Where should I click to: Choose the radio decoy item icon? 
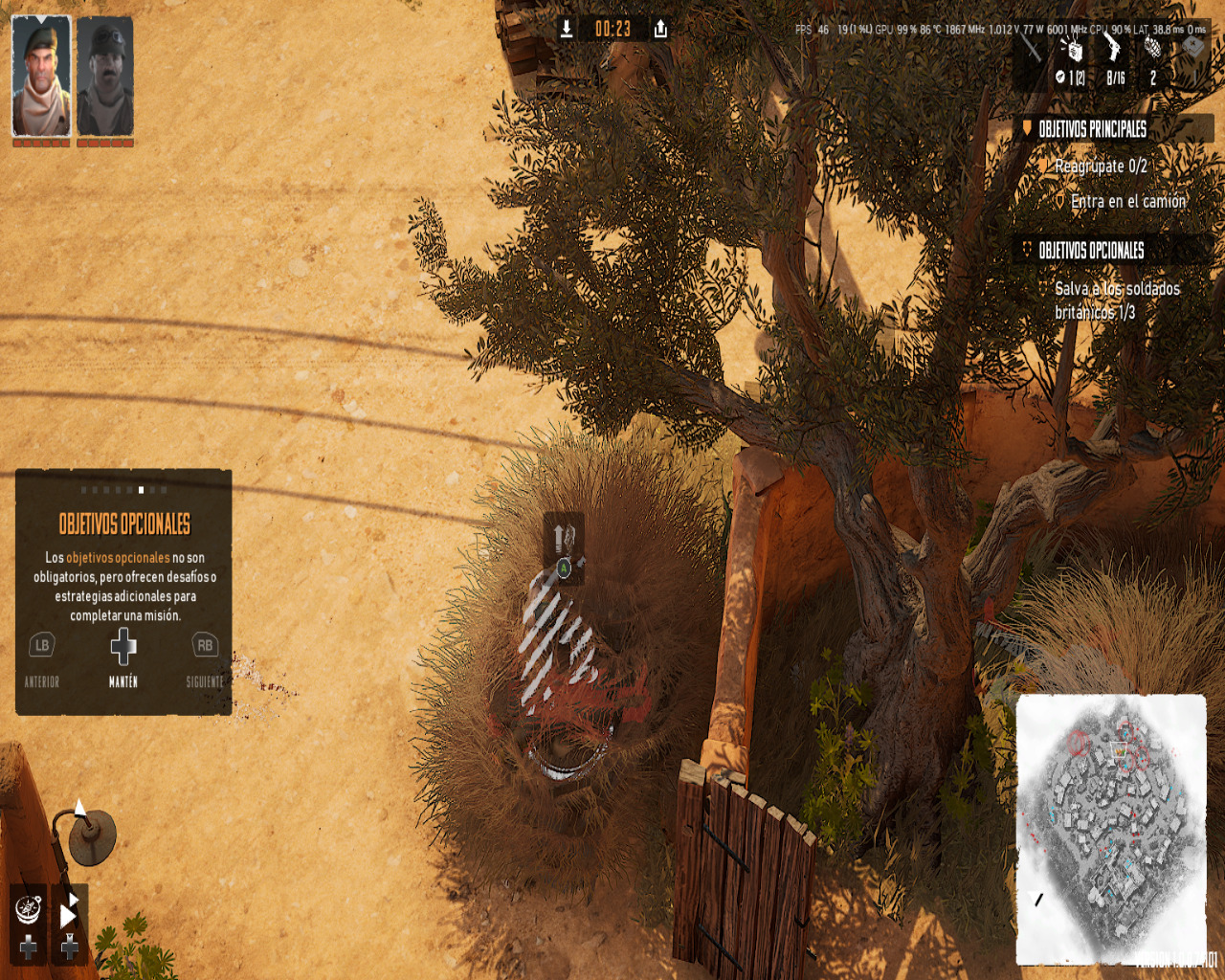click(x=1073, y=48)
